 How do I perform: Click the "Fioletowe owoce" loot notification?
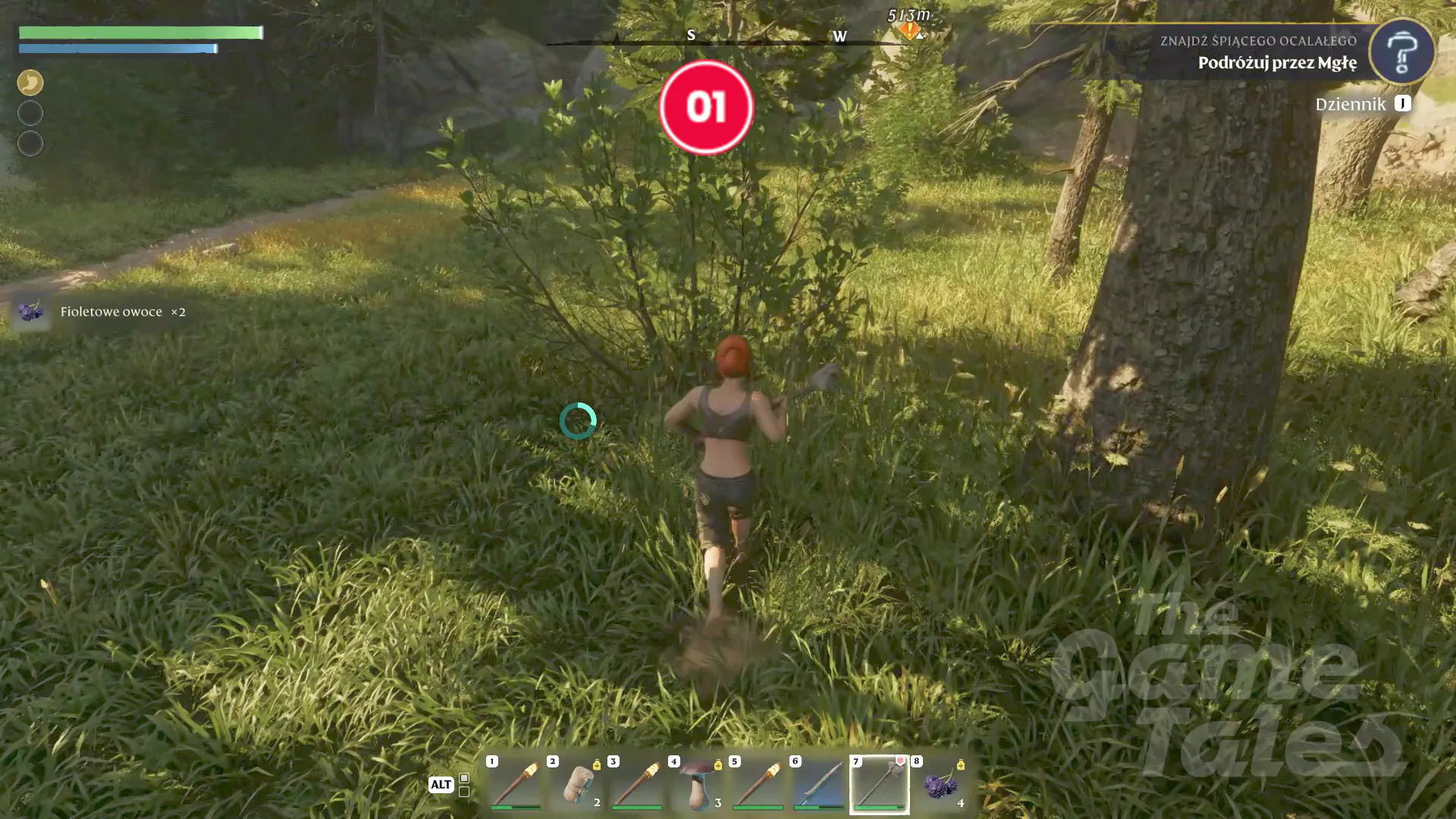click(111, 312)
